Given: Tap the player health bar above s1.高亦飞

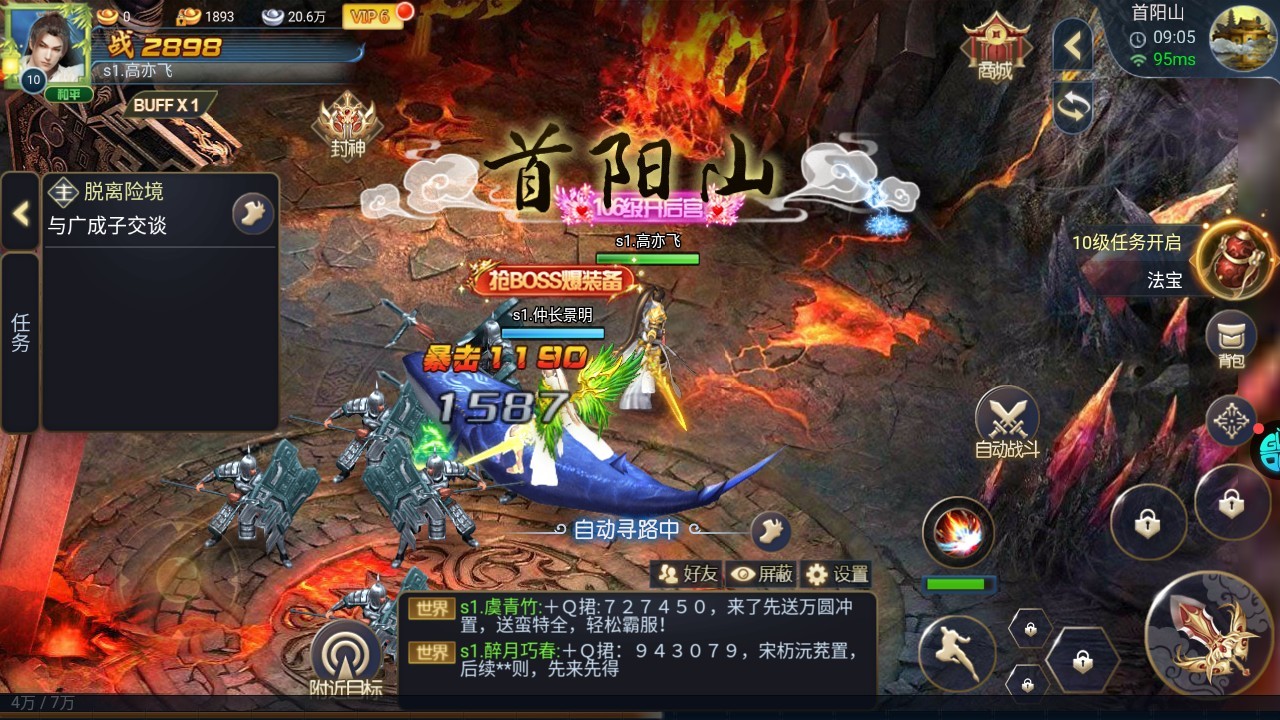Looking at the screenshot, I should point(648,257).
